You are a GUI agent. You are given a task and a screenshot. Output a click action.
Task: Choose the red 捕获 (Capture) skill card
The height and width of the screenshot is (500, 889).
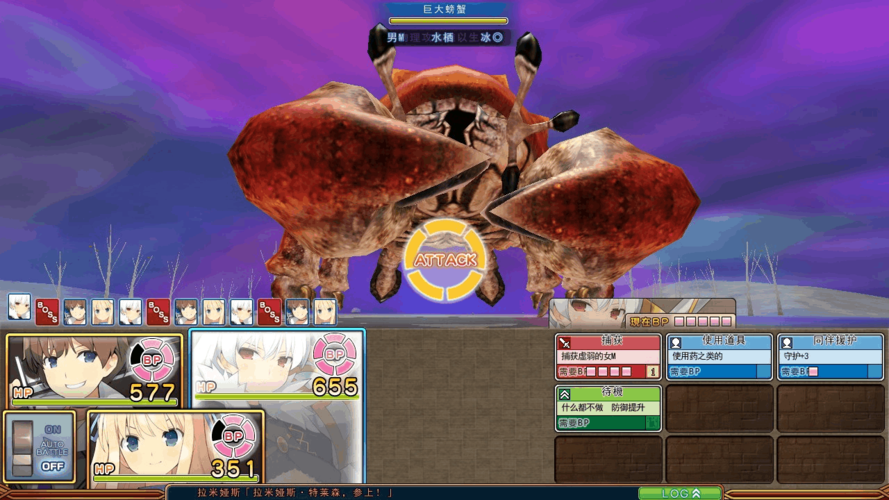pos(608,356)
